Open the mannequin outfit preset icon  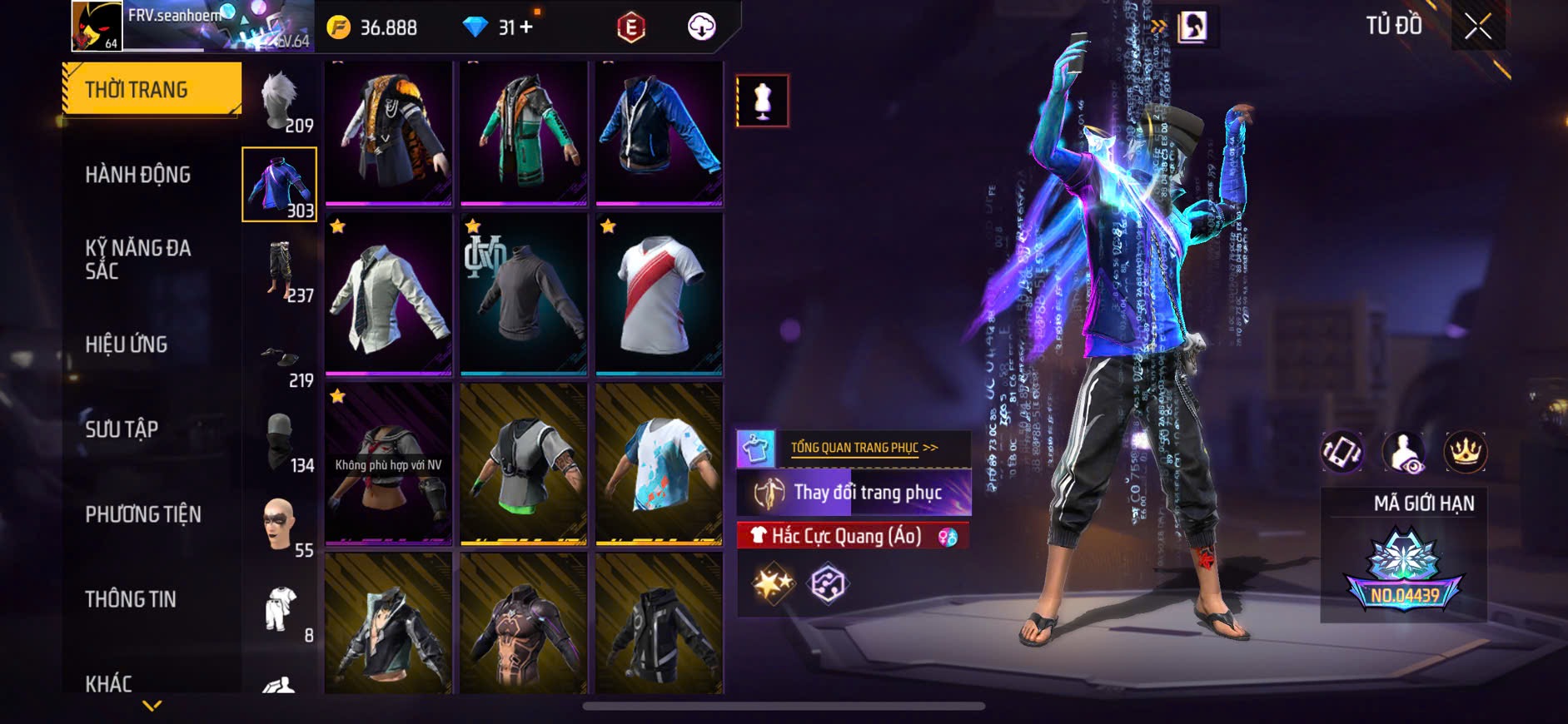(x=762, y=101)
